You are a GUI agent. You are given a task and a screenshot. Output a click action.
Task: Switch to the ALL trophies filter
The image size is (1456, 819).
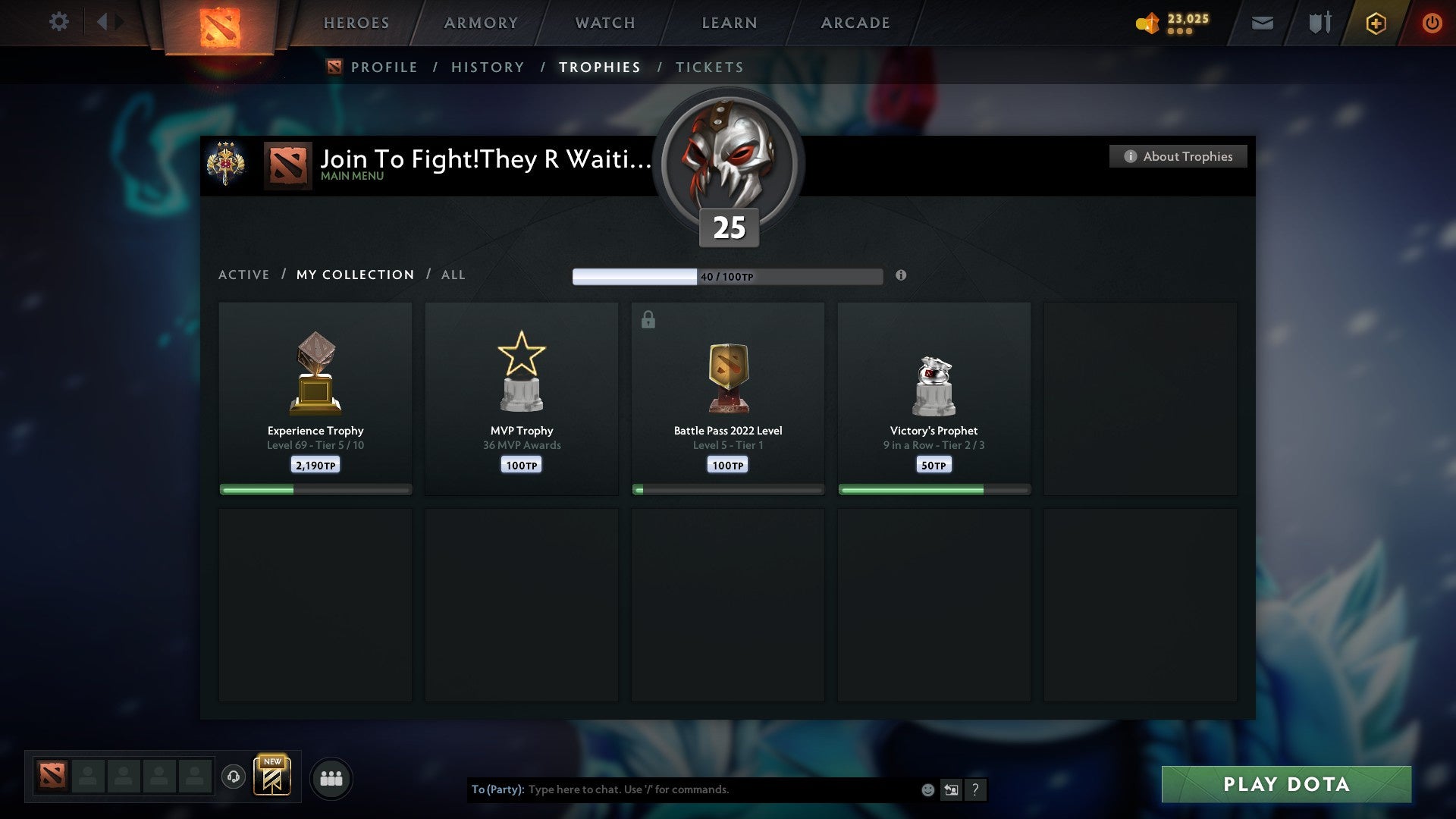pos(453,275)
